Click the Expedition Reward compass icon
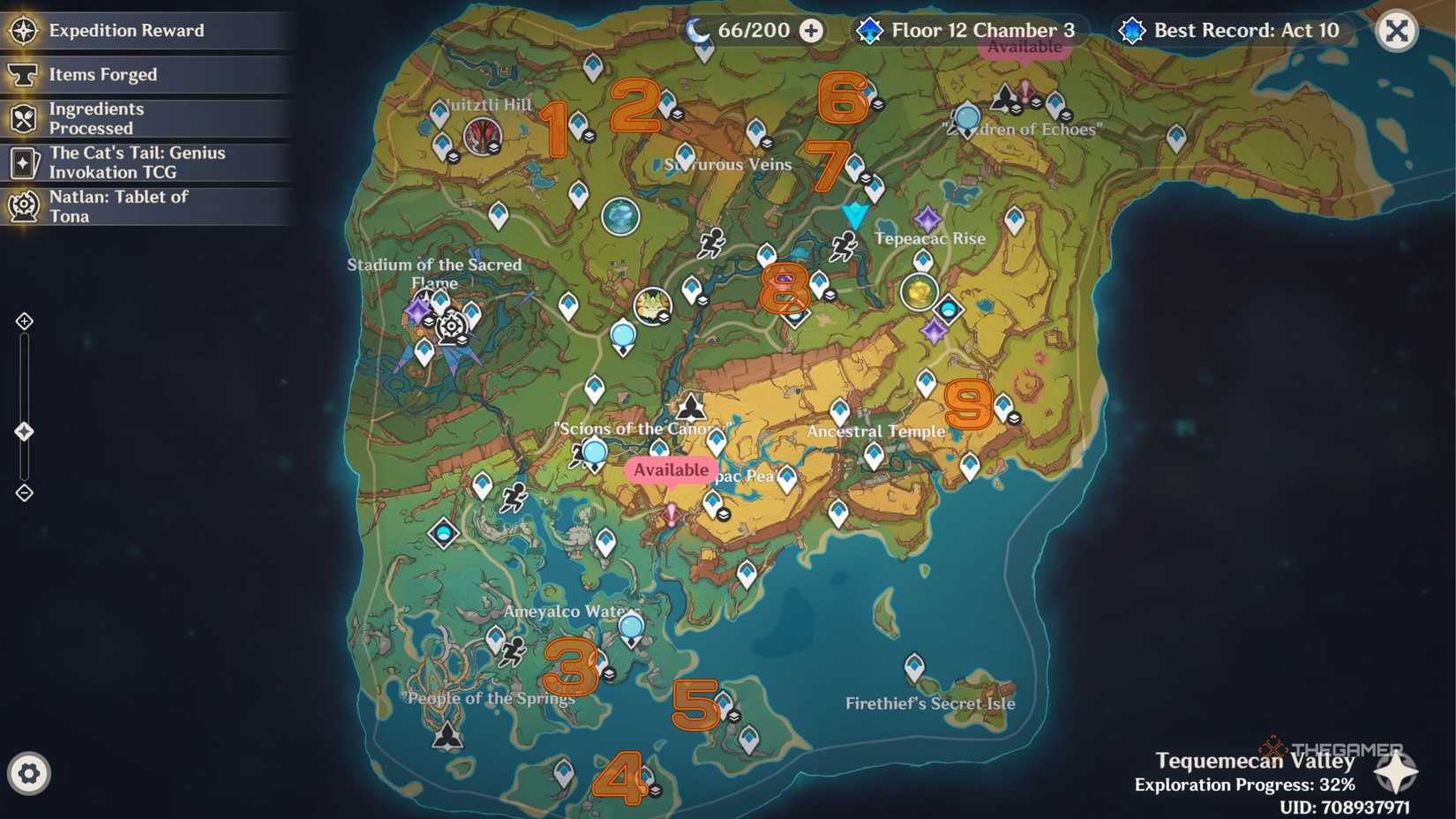Image resolution: width=1456 pixels, height=819 pixels. [24, 29]
